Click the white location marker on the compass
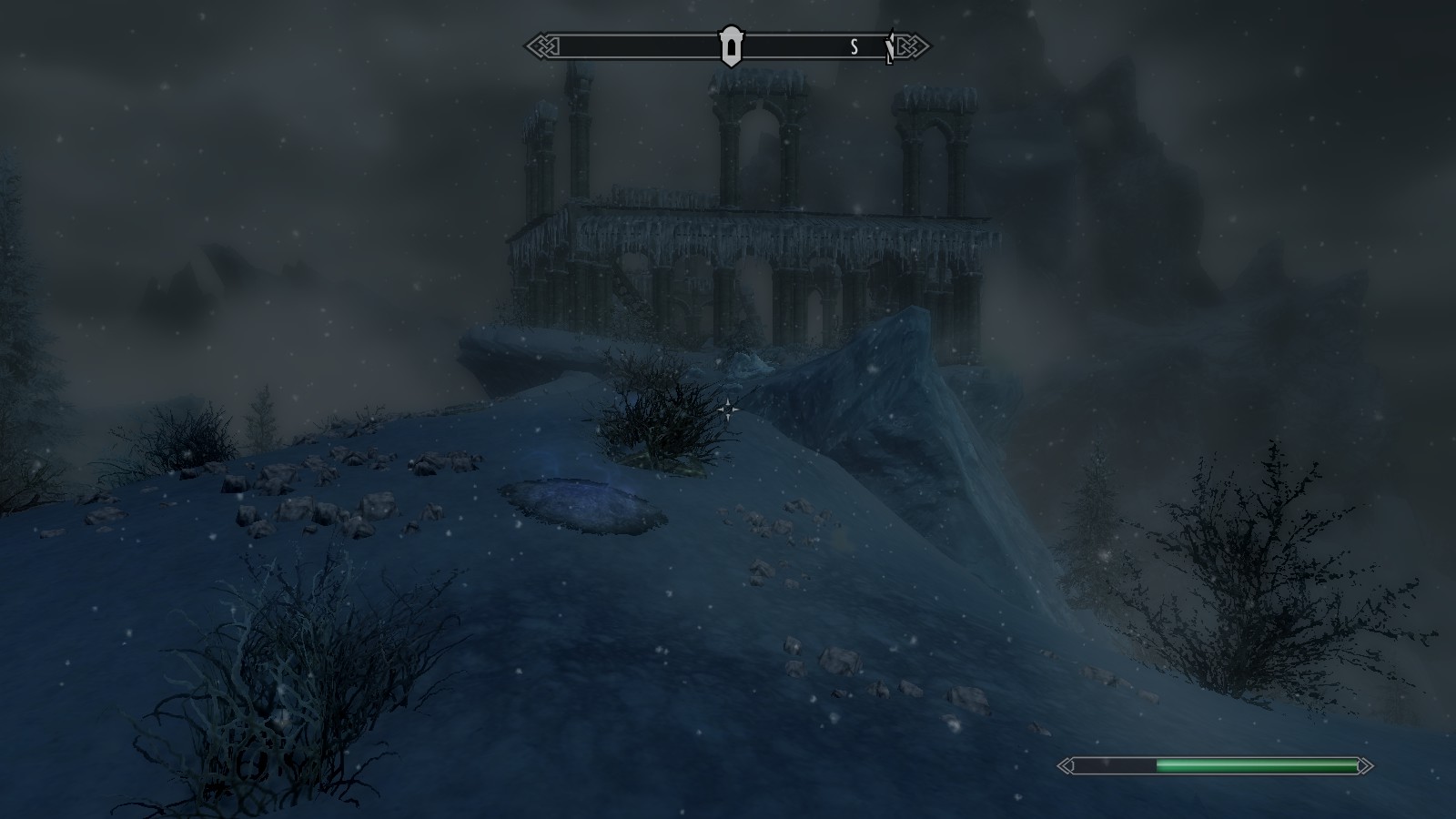This screenshot has width=1456, height=819. (731, 45)
